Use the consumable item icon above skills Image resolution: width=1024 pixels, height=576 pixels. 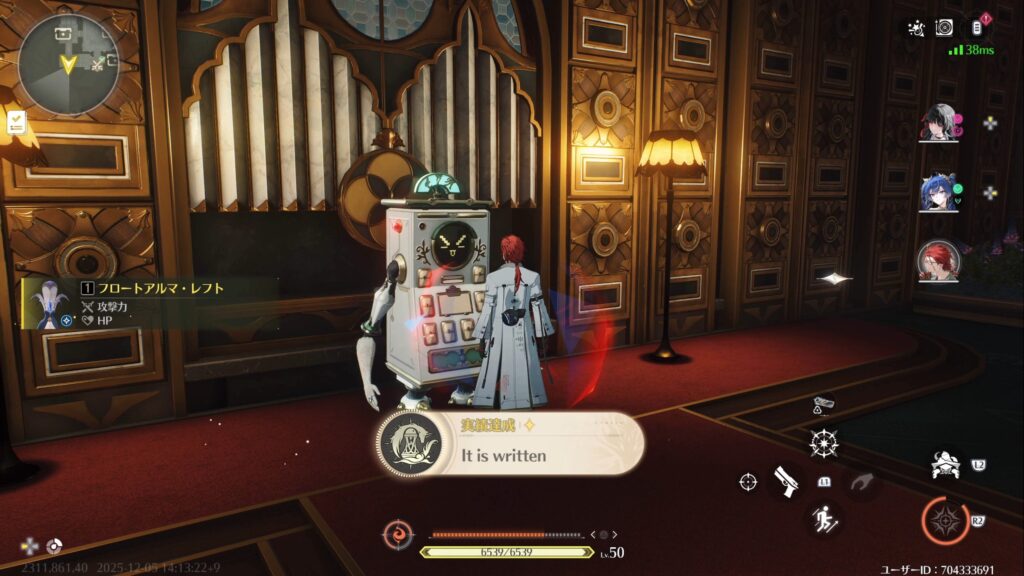[x=824, y=405]
